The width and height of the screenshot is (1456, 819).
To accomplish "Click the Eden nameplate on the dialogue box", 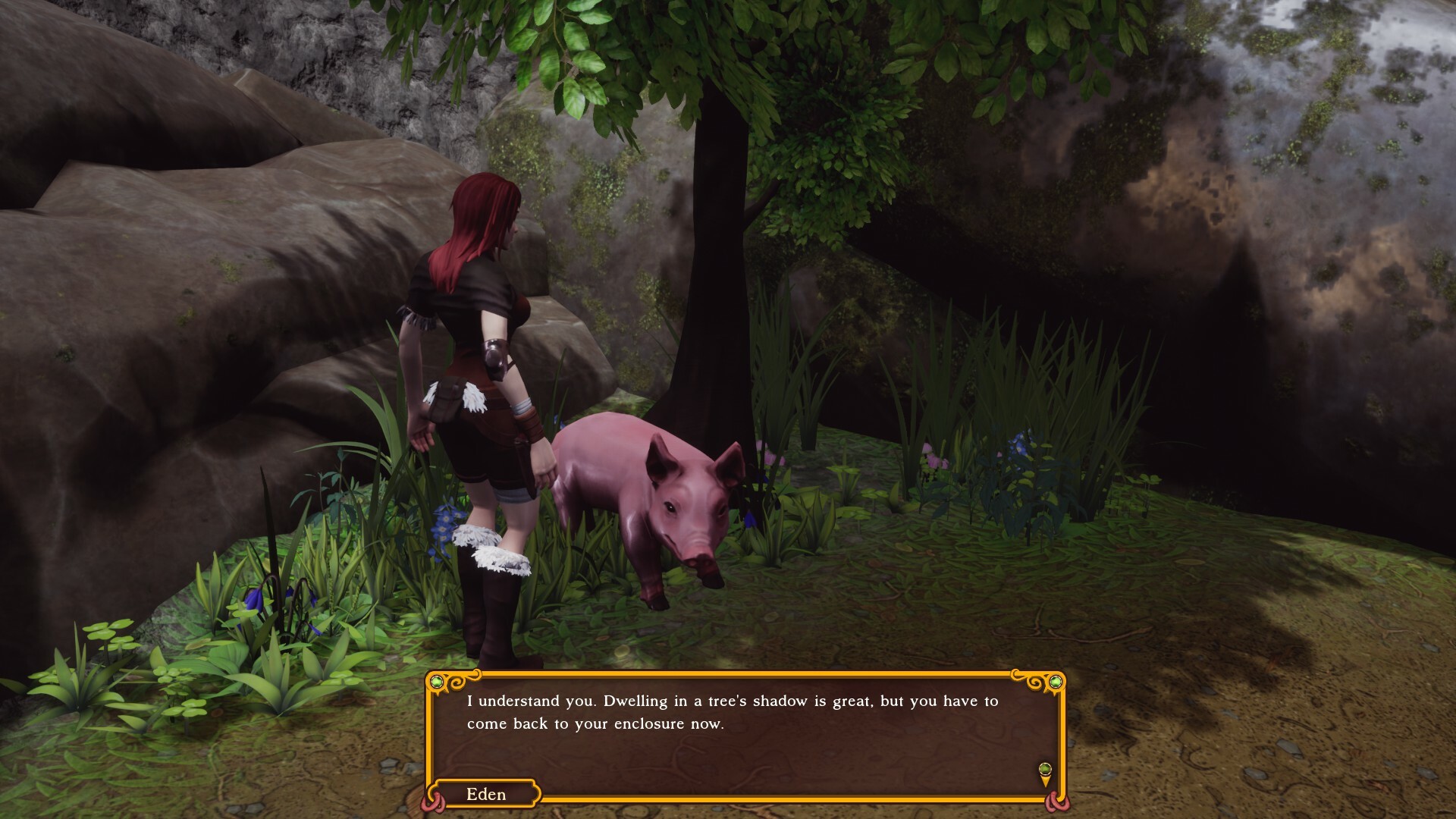I will (485, 795).
